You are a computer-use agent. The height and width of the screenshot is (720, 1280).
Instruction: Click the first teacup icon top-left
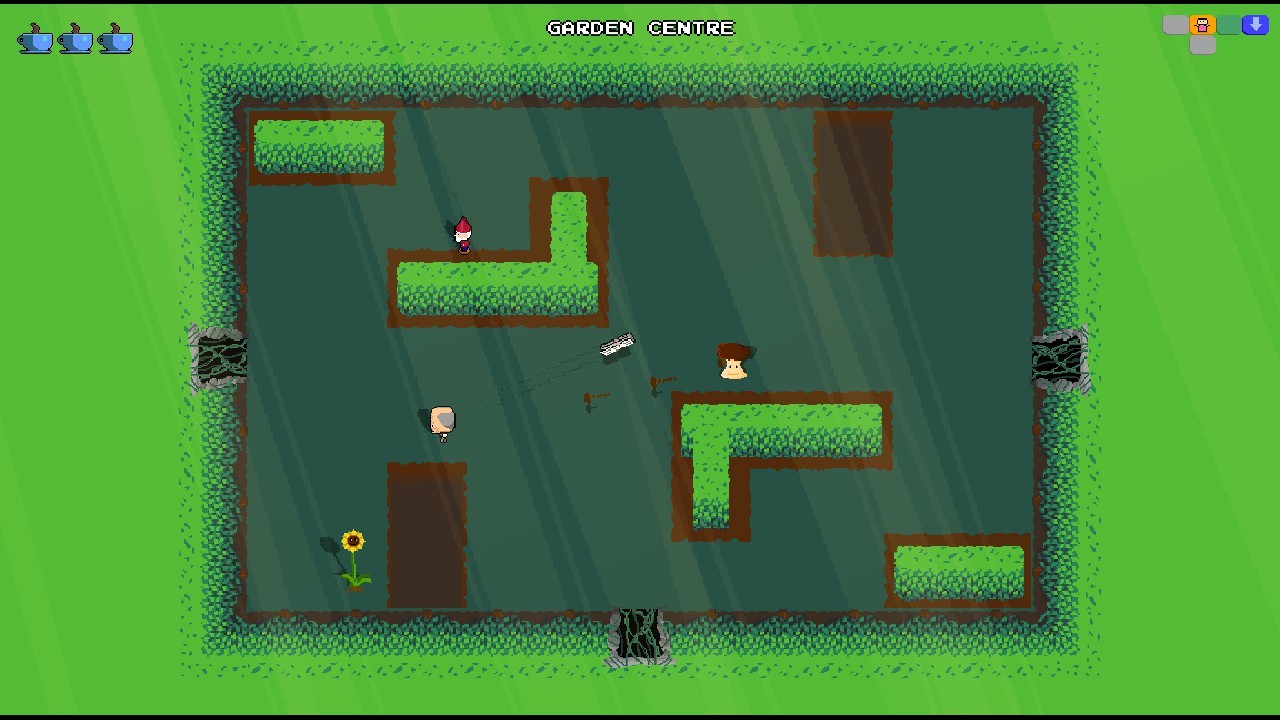pos(33,39)
